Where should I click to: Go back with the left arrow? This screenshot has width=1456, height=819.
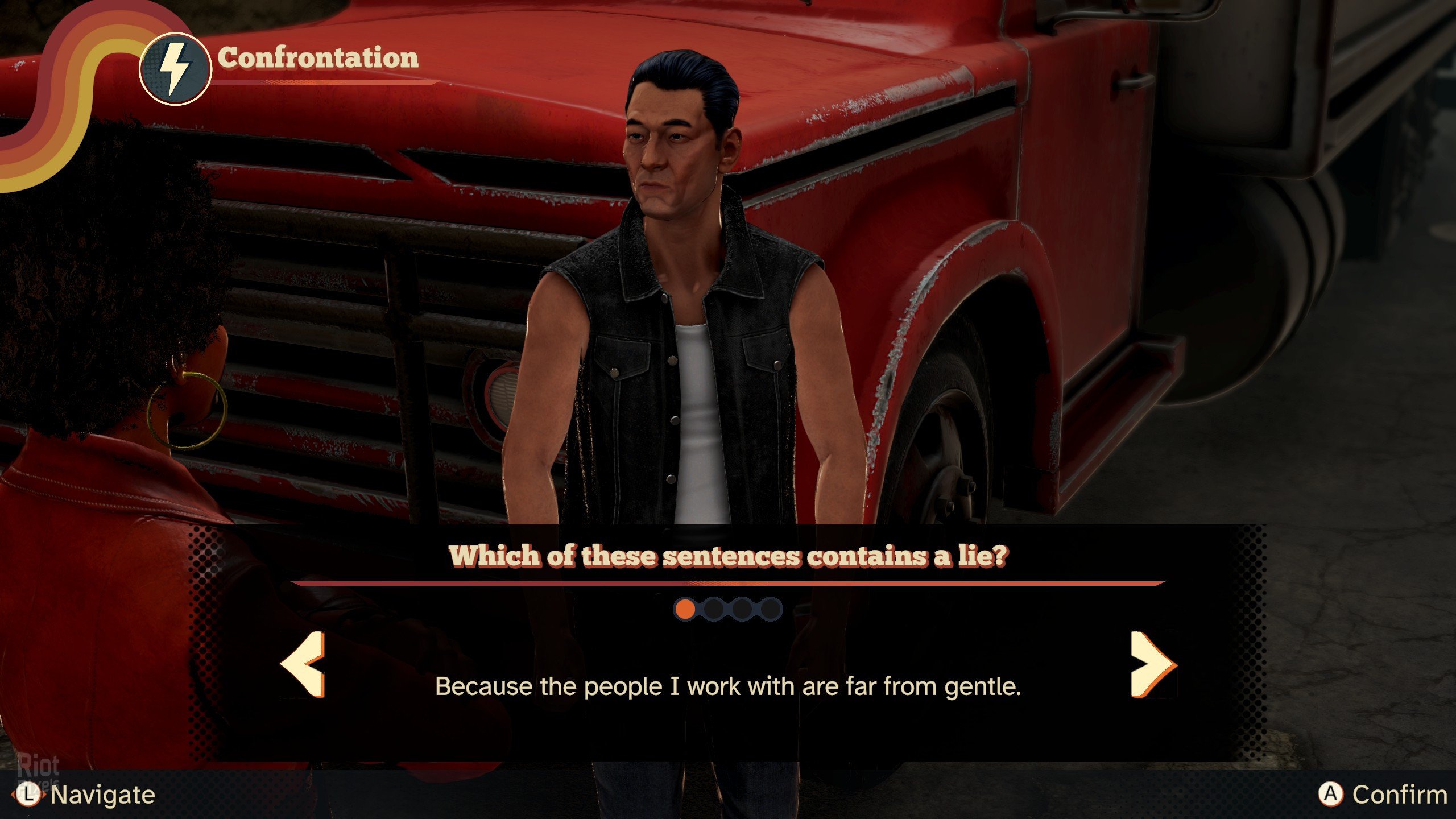tap(304, 664)
